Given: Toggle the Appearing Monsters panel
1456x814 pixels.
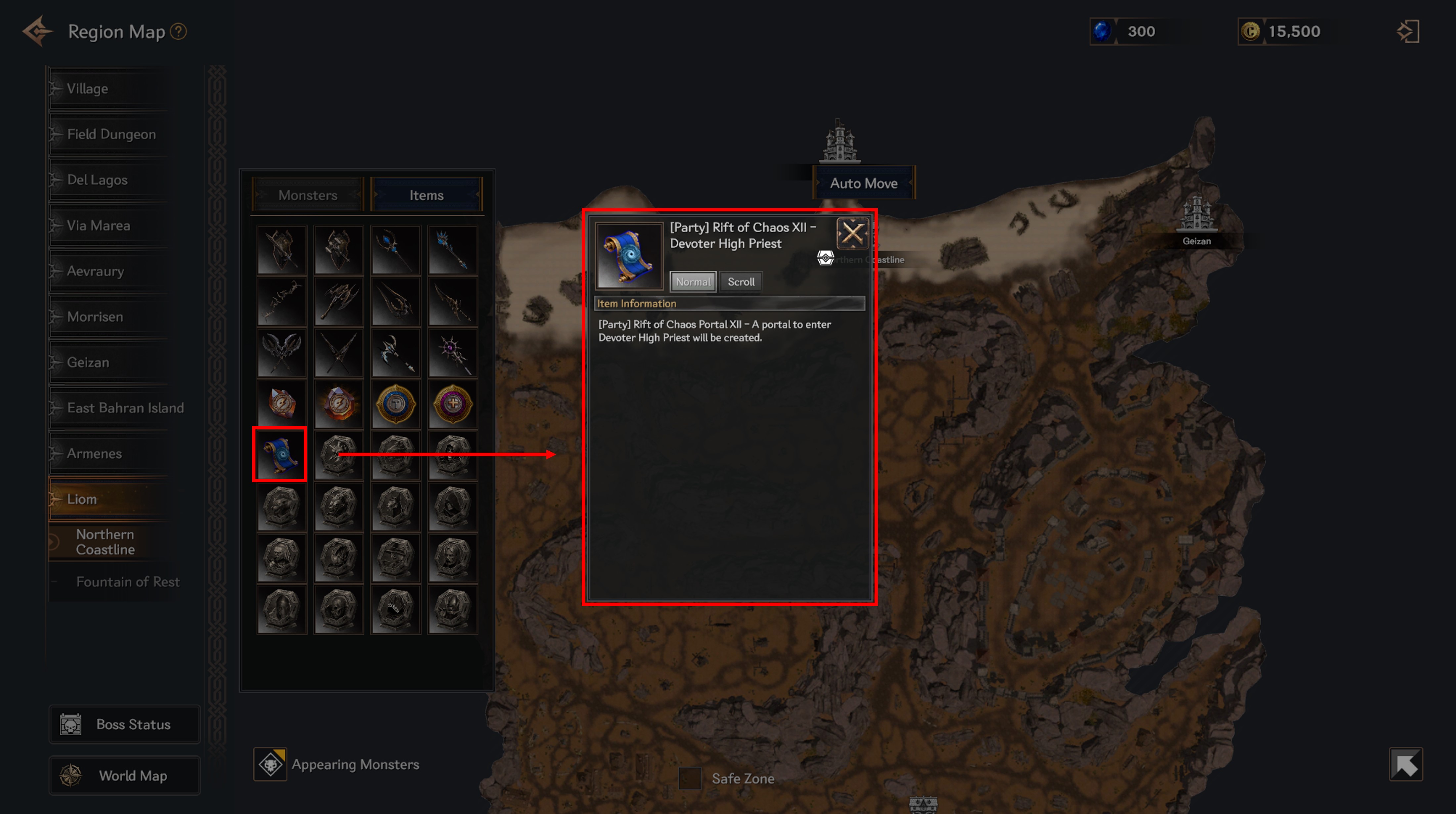Looking at the screenshot, I should [x=271, y=764].
